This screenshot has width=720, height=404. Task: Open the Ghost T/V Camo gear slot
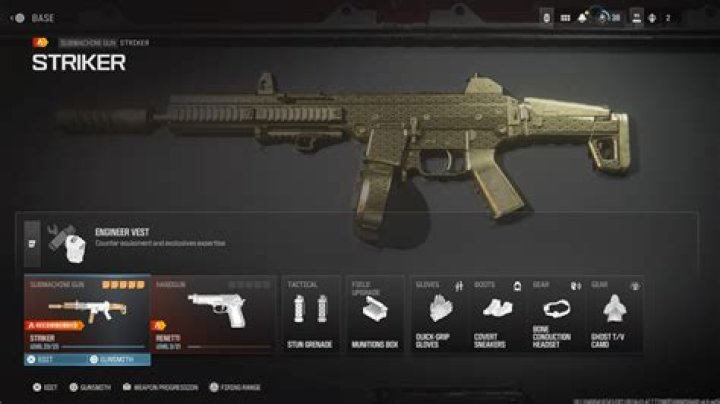tap(612, 314)
